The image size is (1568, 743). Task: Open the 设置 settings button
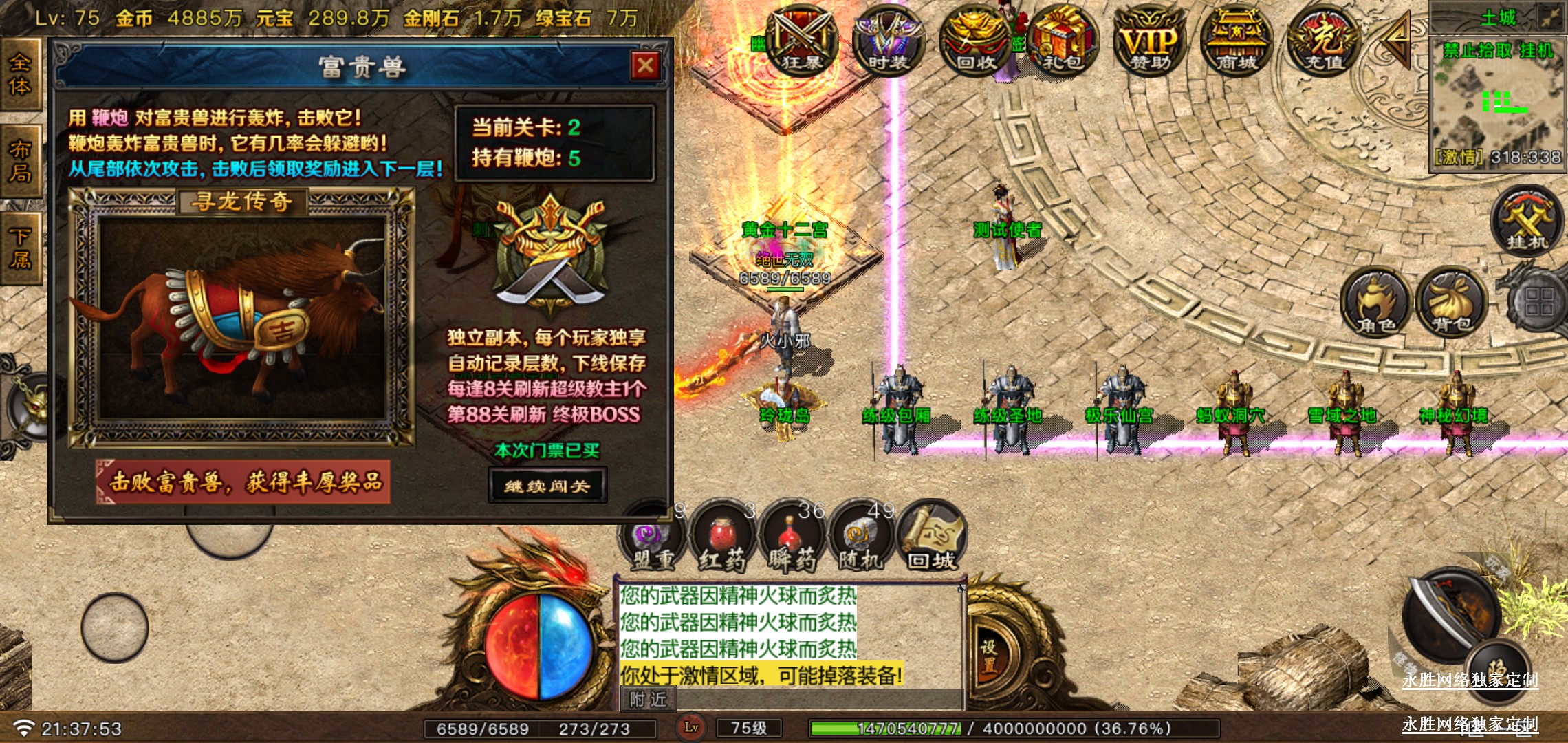(x=989, y=656)
